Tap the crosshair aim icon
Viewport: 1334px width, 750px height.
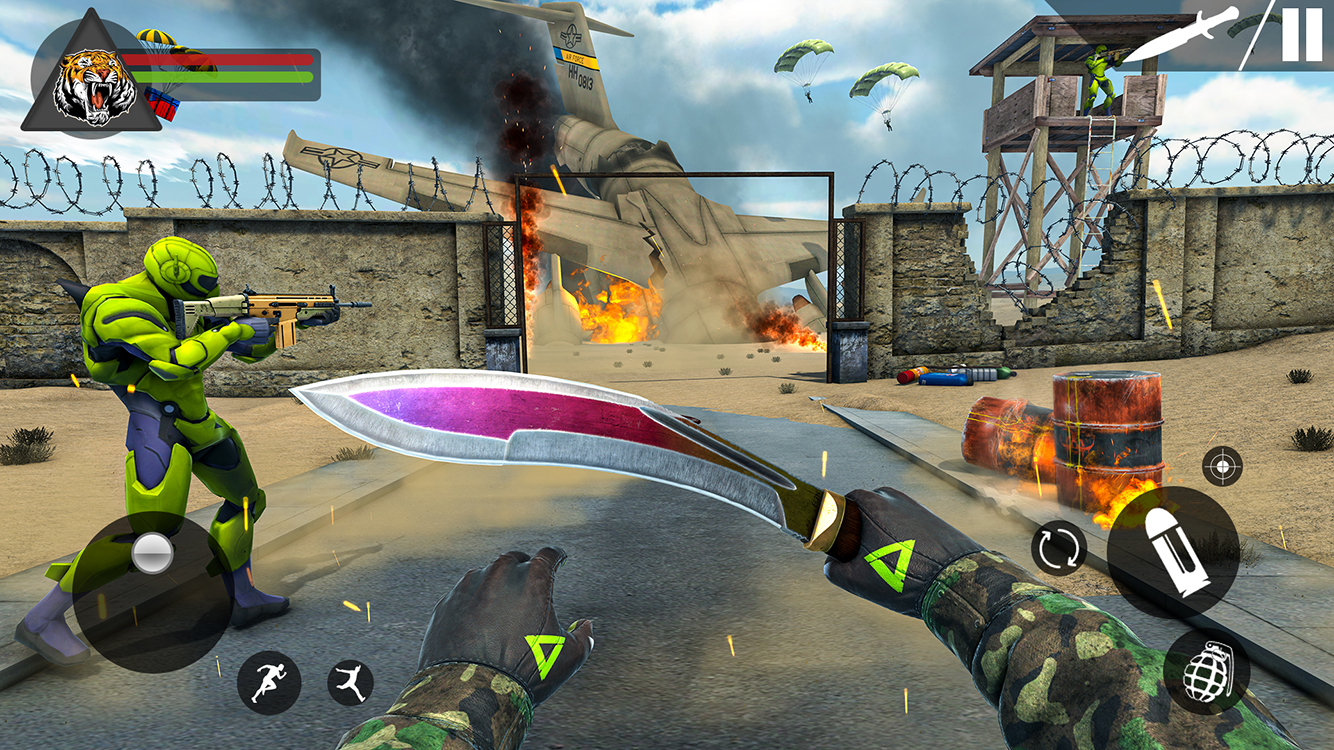coord(1221,464)
